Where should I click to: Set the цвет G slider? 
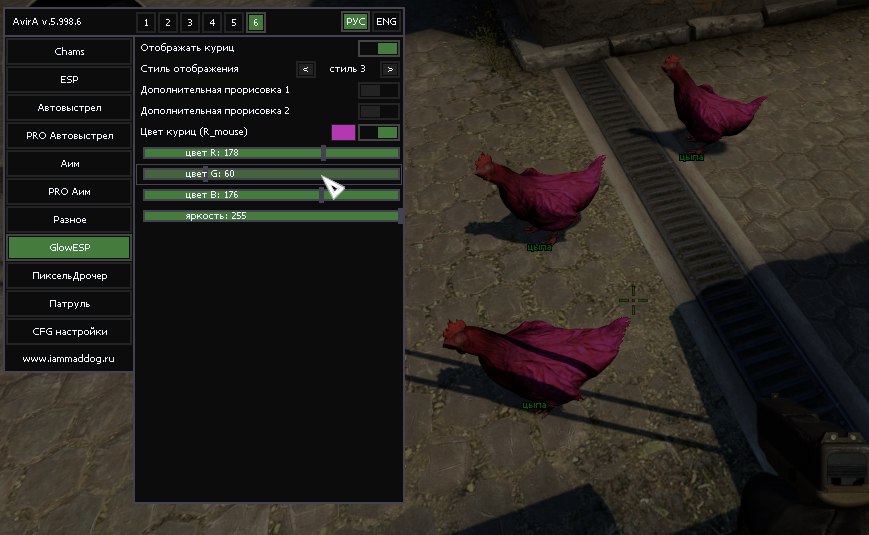[x=271, y=174]
